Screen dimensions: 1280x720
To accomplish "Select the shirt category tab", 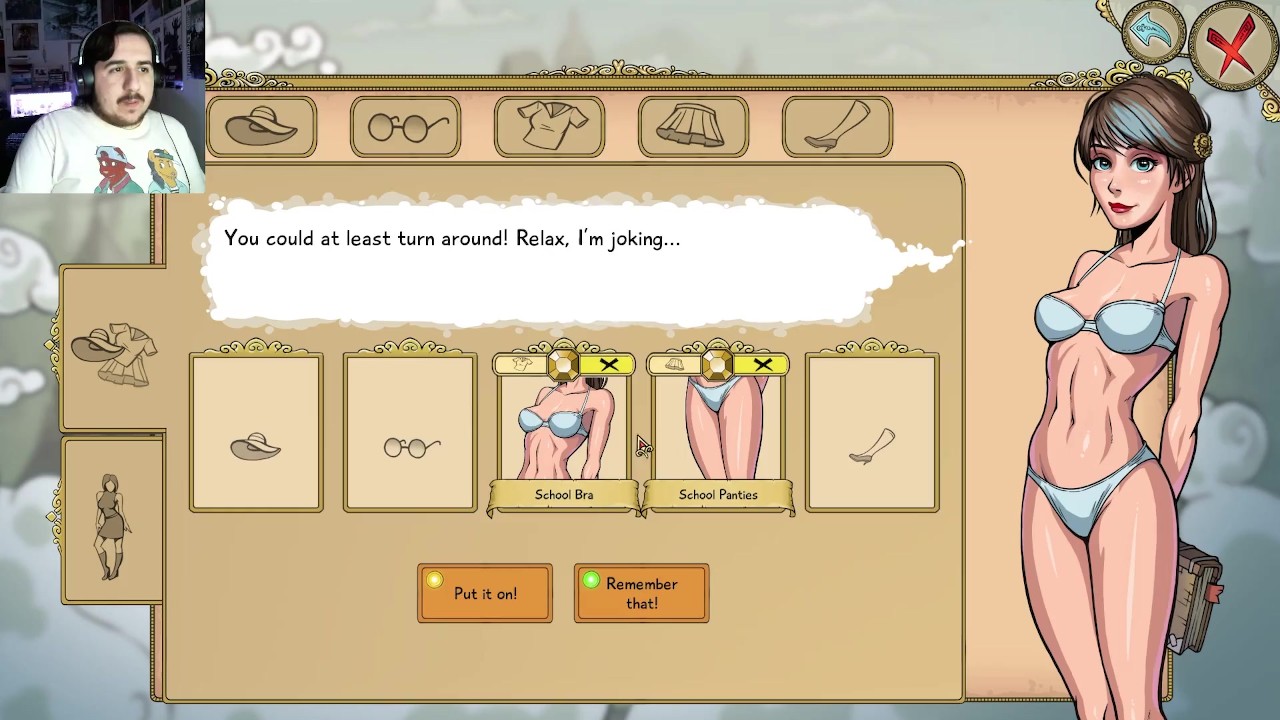I will [549, 127].
